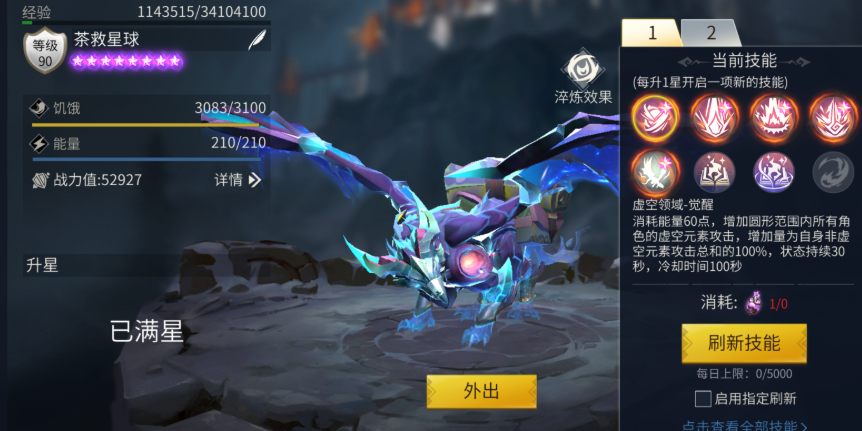Select the white feather skill icon
This screenshot has width=862, height=431.
pos(656,171)
